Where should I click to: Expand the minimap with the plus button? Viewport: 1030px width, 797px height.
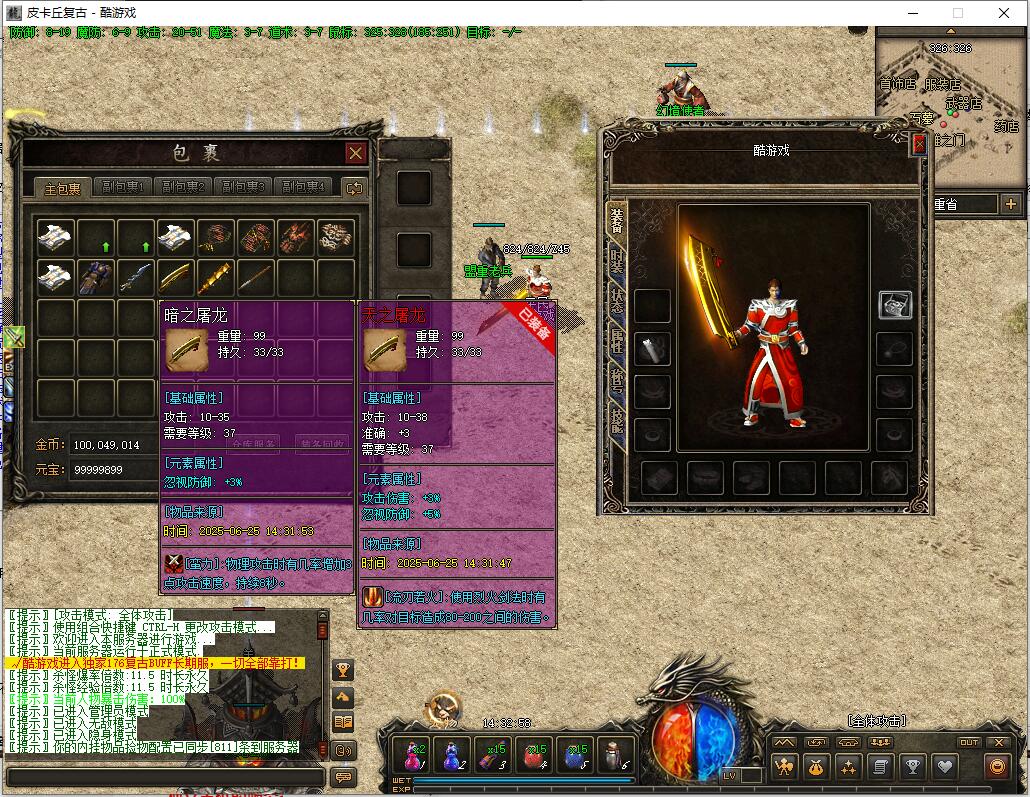click(1011, 204)
